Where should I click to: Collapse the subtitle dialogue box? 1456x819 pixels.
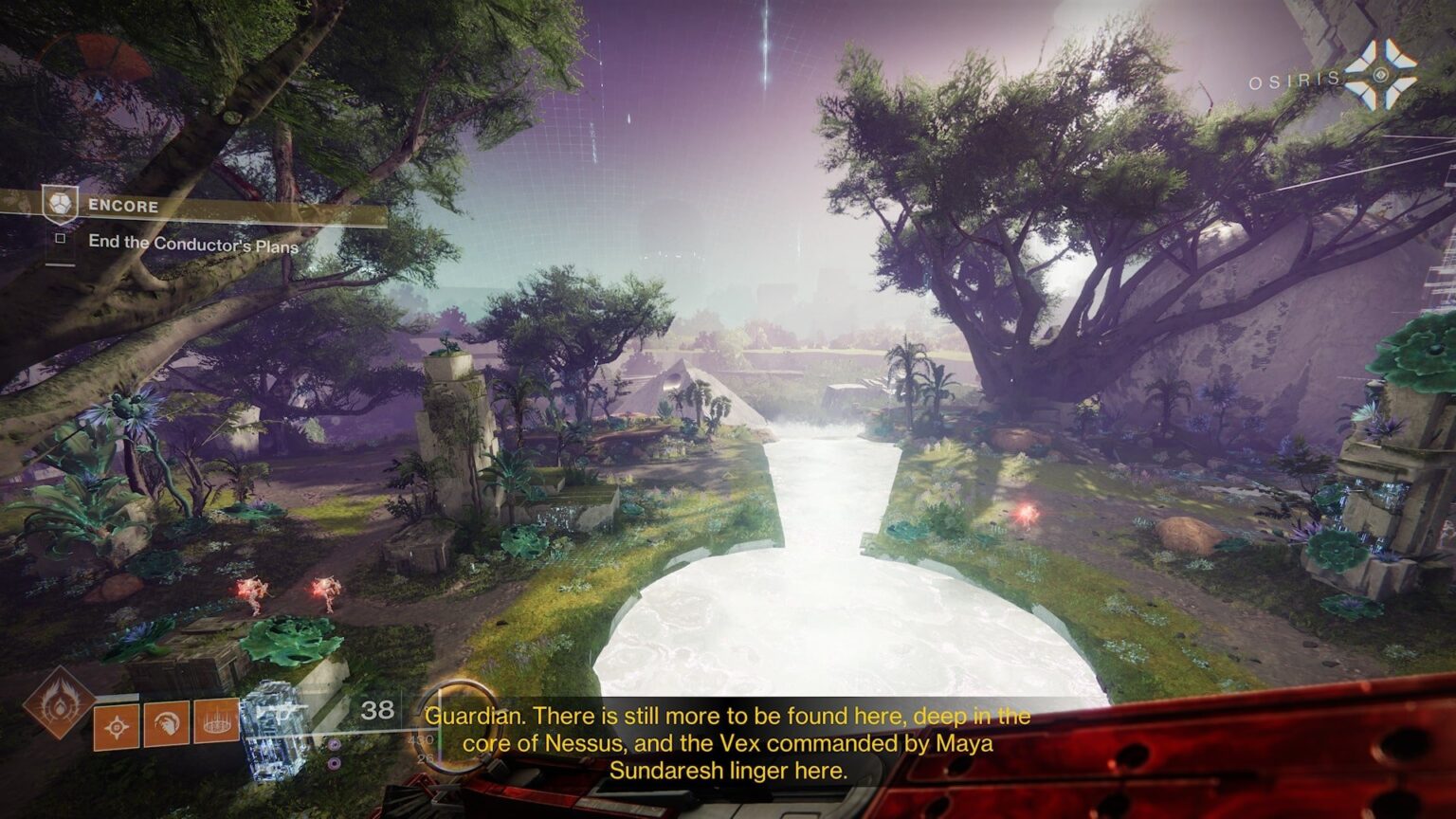tap(725, 744)
